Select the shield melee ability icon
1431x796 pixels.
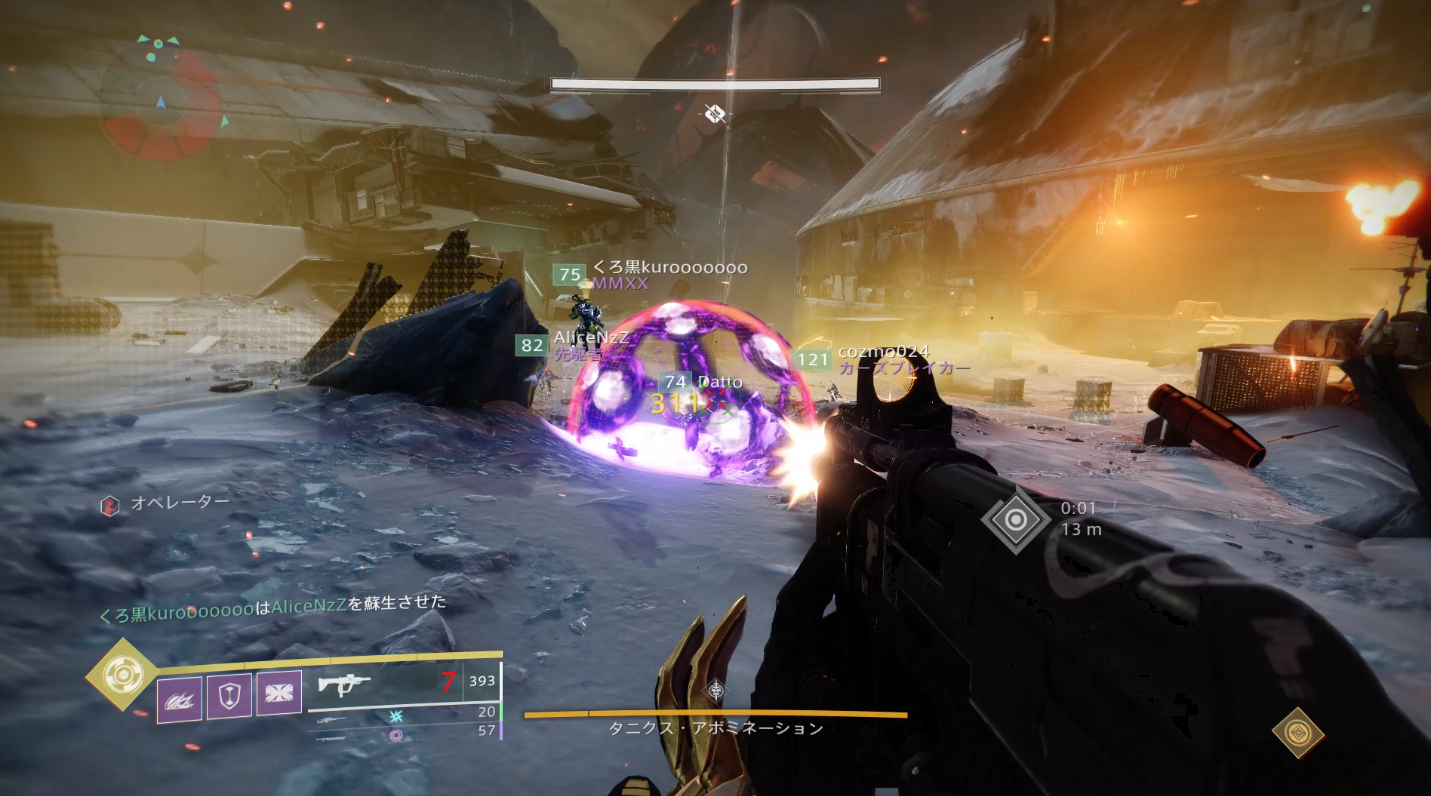tap(229, 696)
